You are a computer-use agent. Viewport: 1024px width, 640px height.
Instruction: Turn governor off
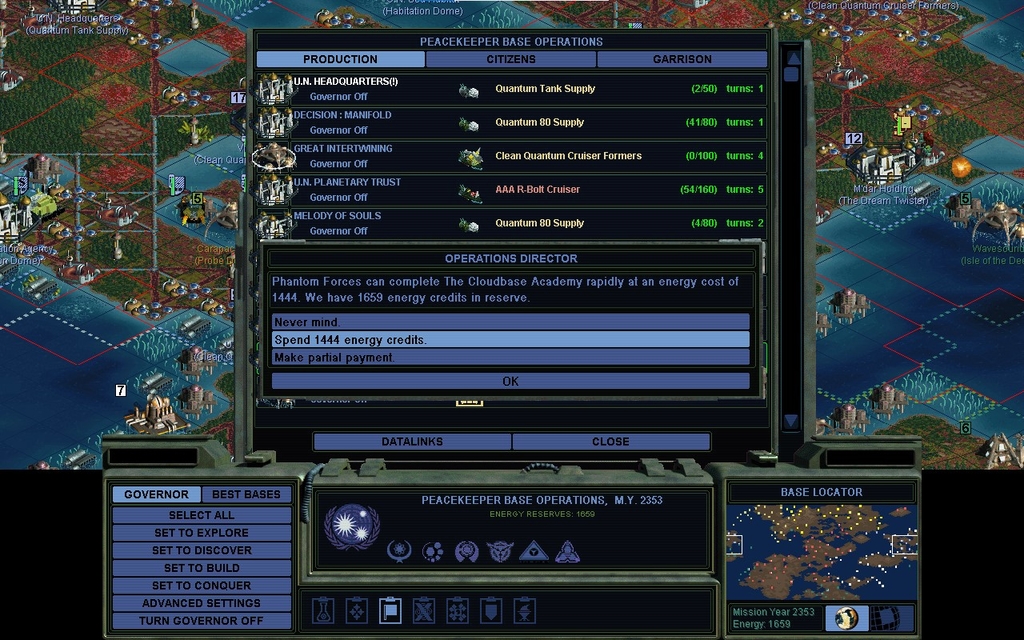[x=201, y=620]
